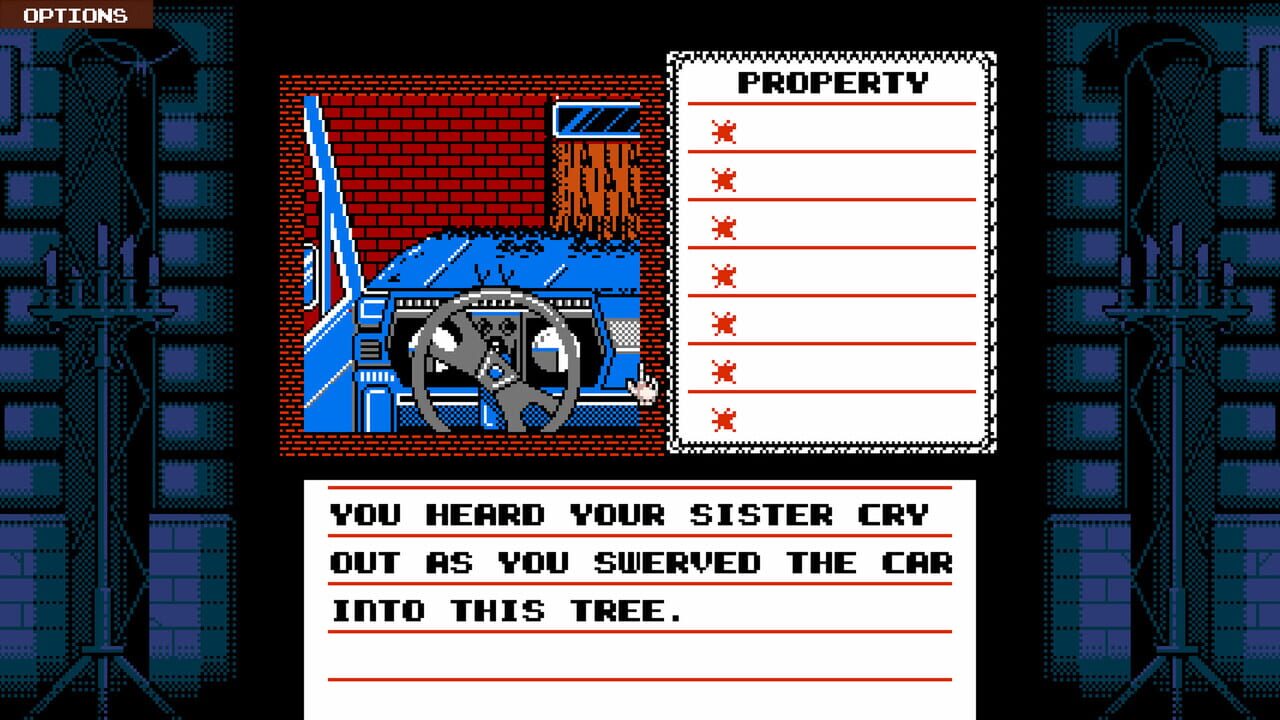Select the second PROPERTY inventory icon

(x=722, y=178)
